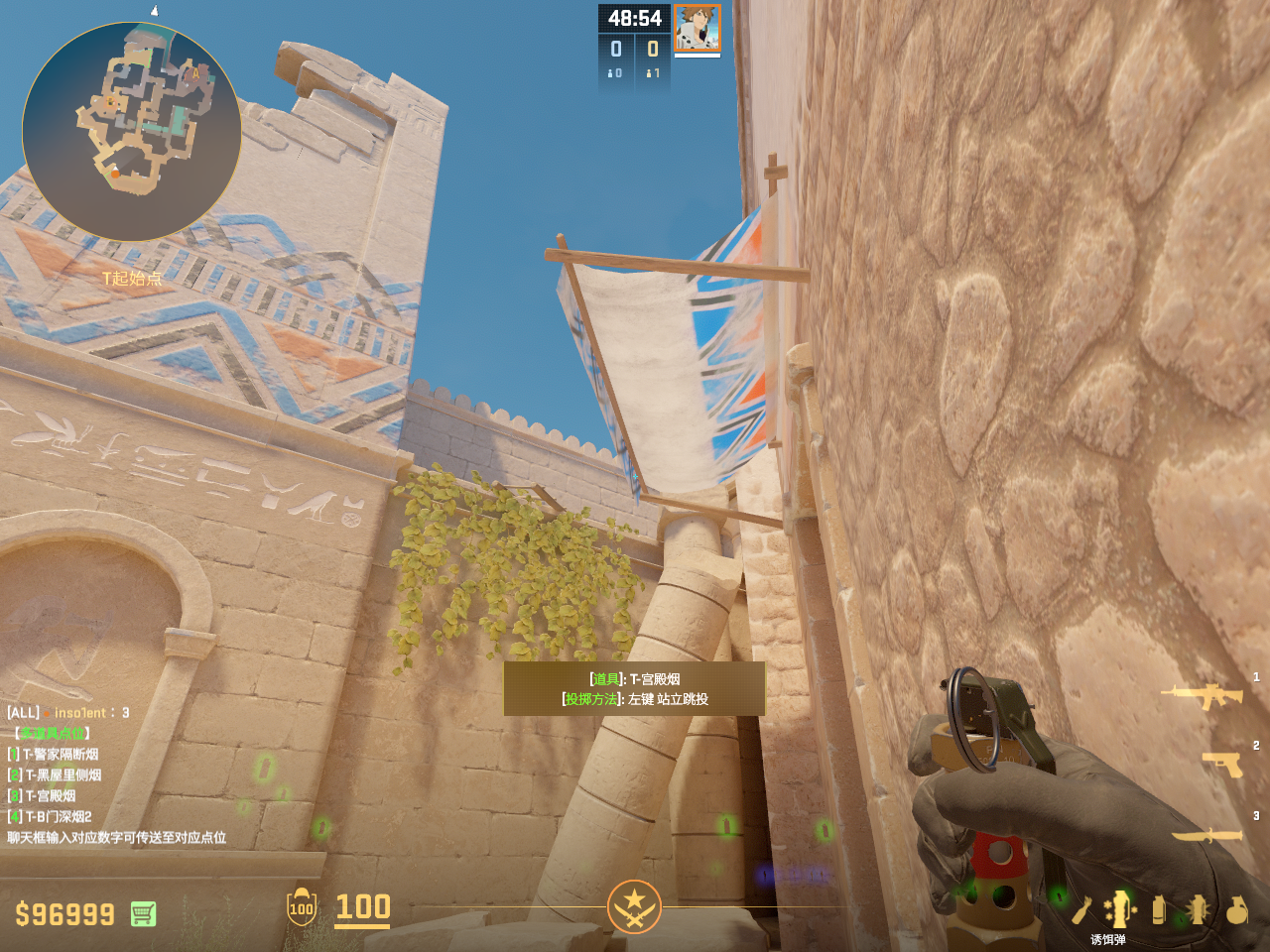The height and width of the screenshot is (952, 1270).
Task: Switch to the pistol in slot 2
Action: click(1222, 764)
